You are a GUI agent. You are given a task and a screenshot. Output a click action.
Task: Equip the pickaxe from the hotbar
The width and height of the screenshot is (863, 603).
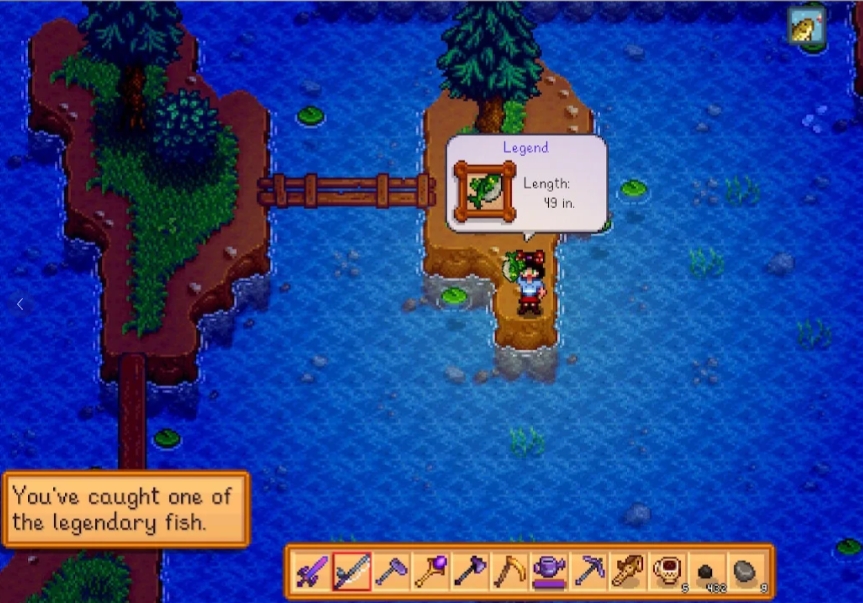588,572
